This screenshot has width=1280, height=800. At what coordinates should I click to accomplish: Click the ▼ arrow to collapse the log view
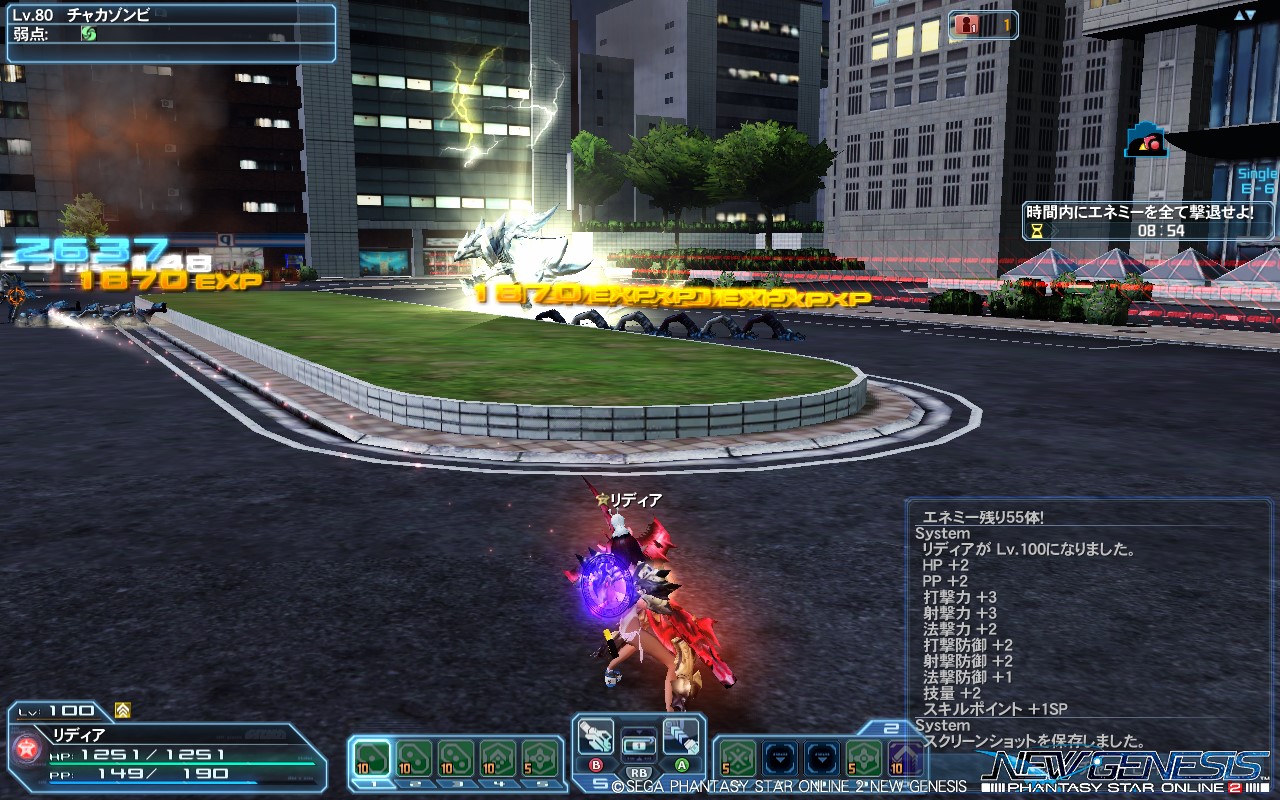(x=1250, y=15)
